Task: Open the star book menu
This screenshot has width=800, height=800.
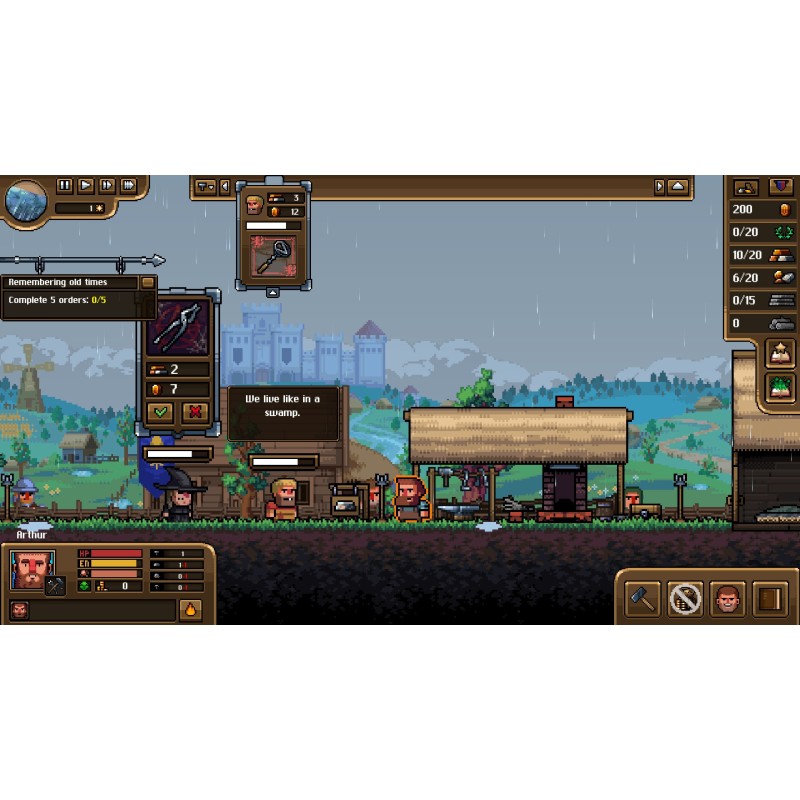Action: click(x=779, y=353)
